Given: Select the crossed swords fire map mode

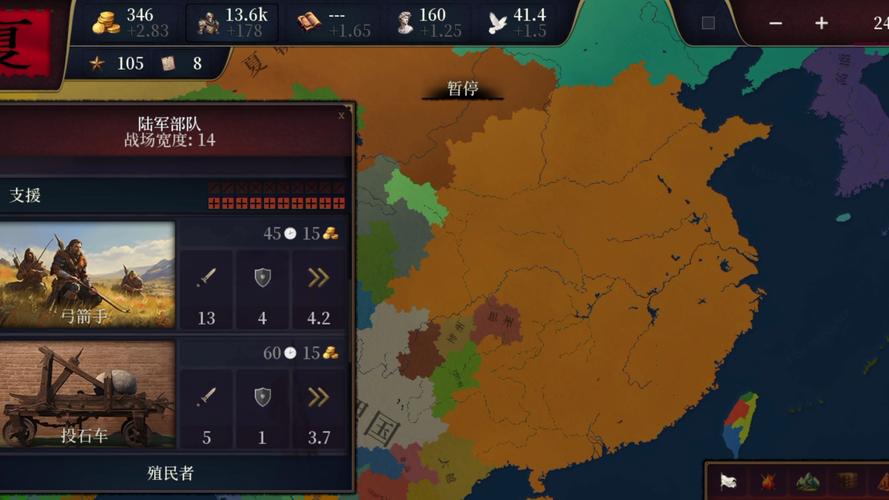Looking at the screenshot, I should (768, 482).
